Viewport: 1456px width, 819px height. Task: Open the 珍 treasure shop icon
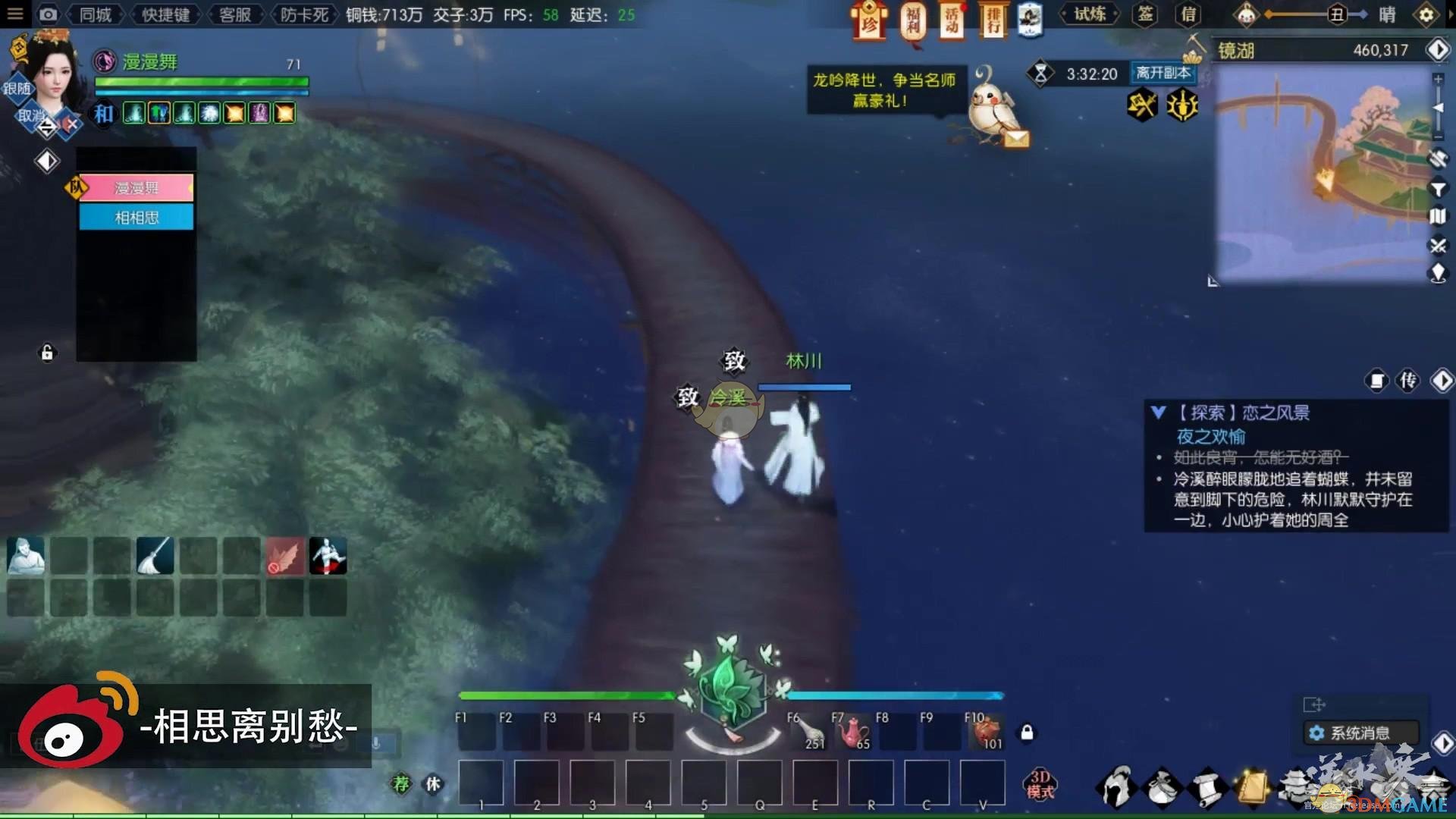[869, 20]
